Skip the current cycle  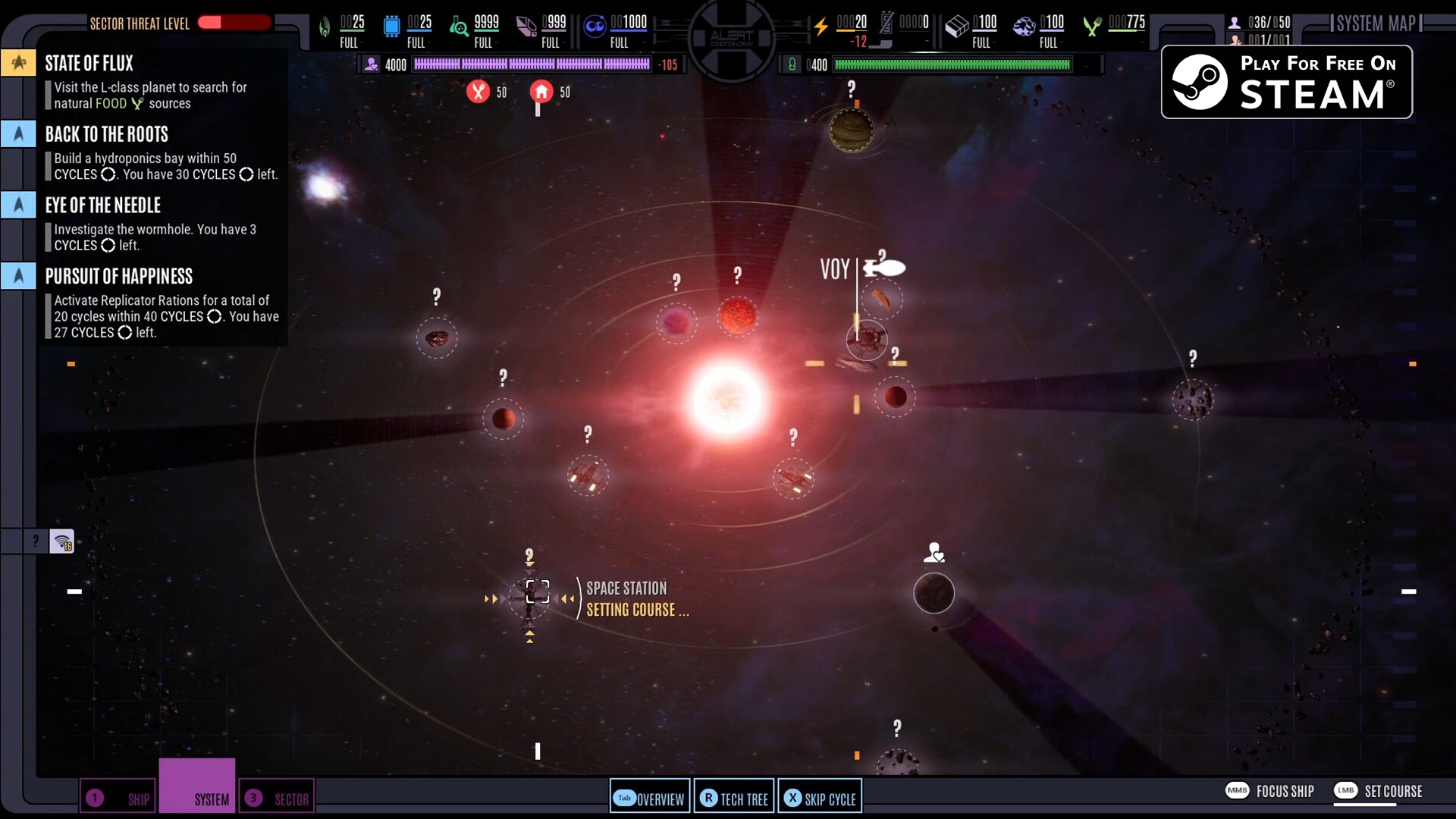(x=820, y=799)
